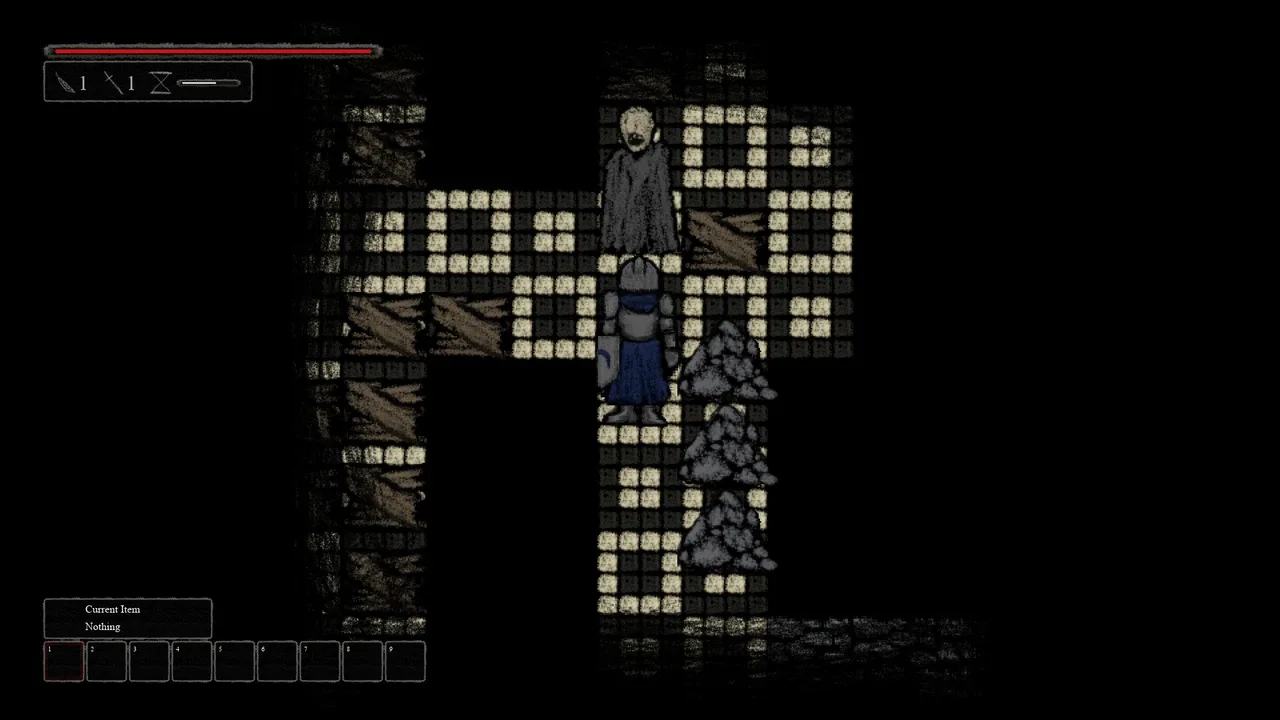Click hotbar slot number 8
The height and width of the screenshot is (720, 1280).
[x=362, y=661]
